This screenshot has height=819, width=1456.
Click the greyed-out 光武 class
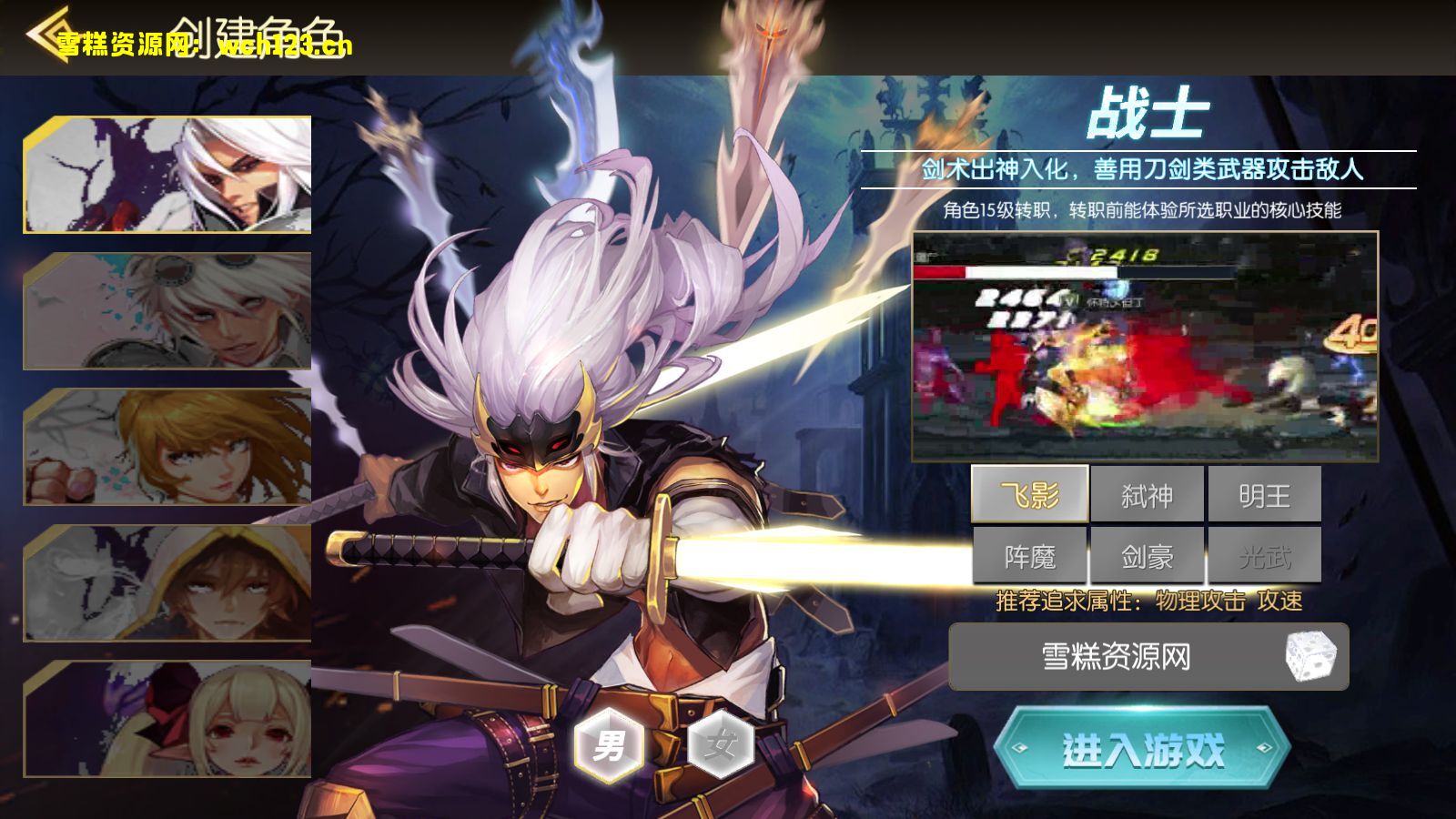click(1264, 556)
